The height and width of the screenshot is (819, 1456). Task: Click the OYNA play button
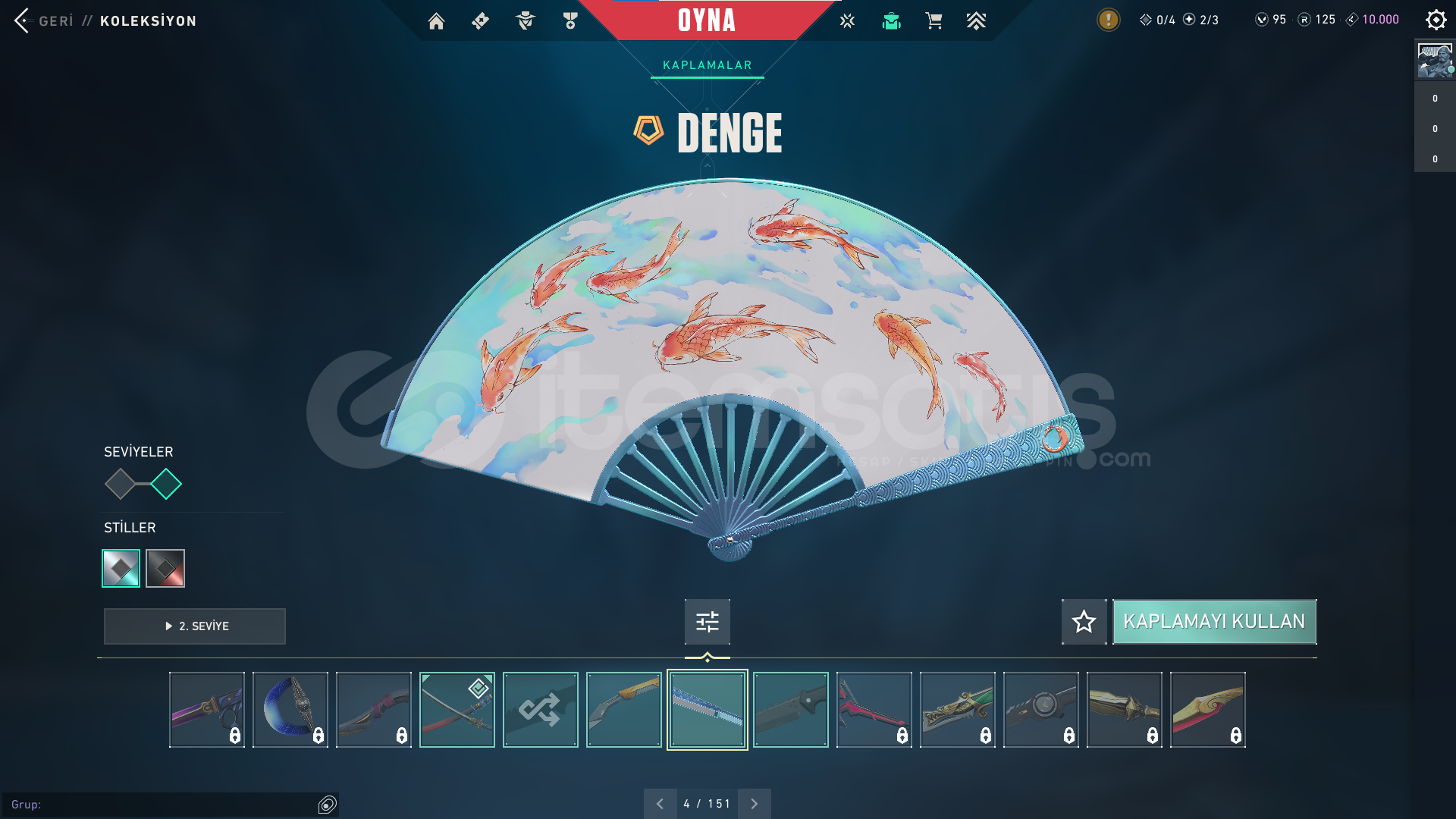point(706,20)
